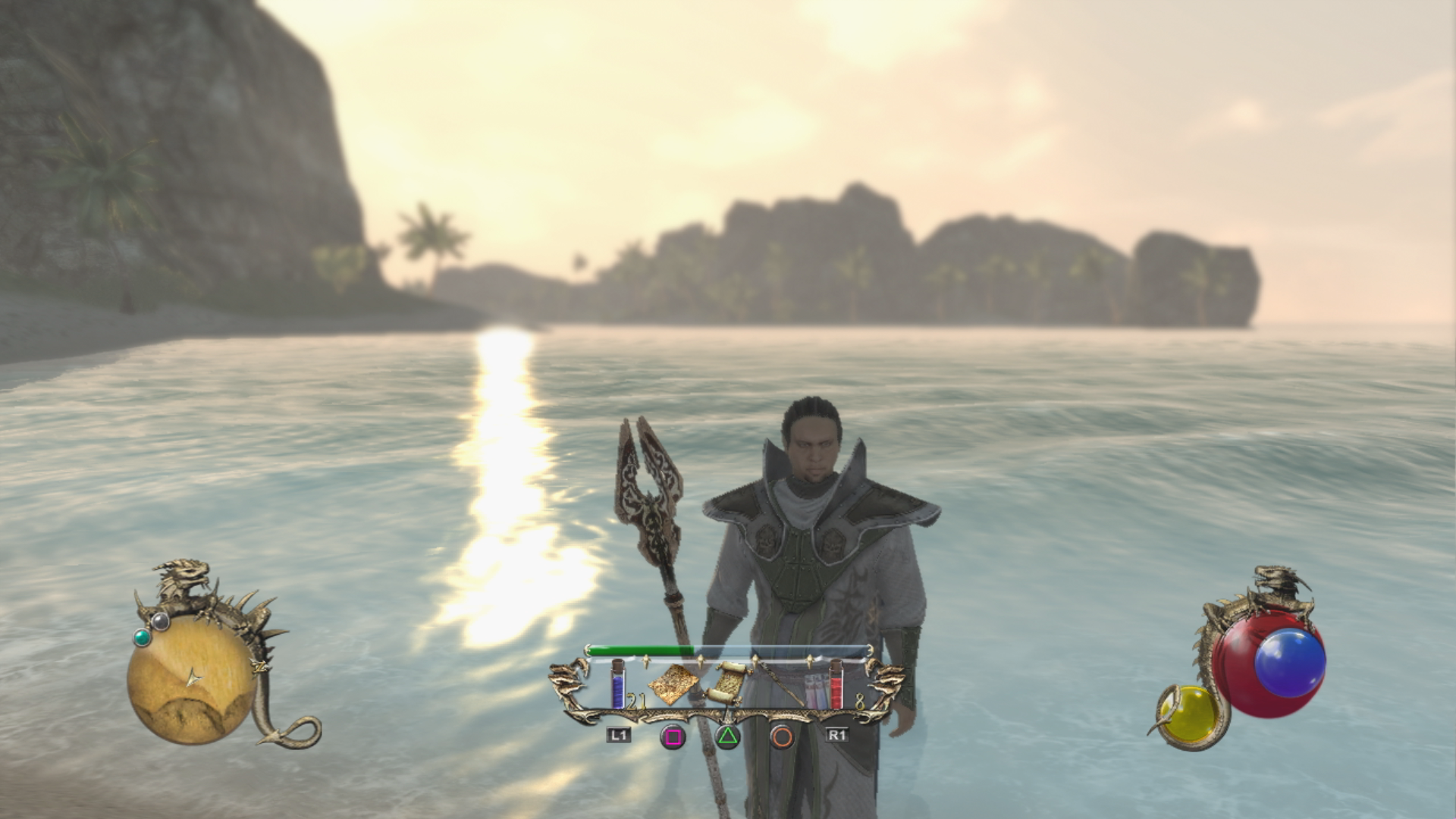Select the red health potion slot

click(836, 685)
